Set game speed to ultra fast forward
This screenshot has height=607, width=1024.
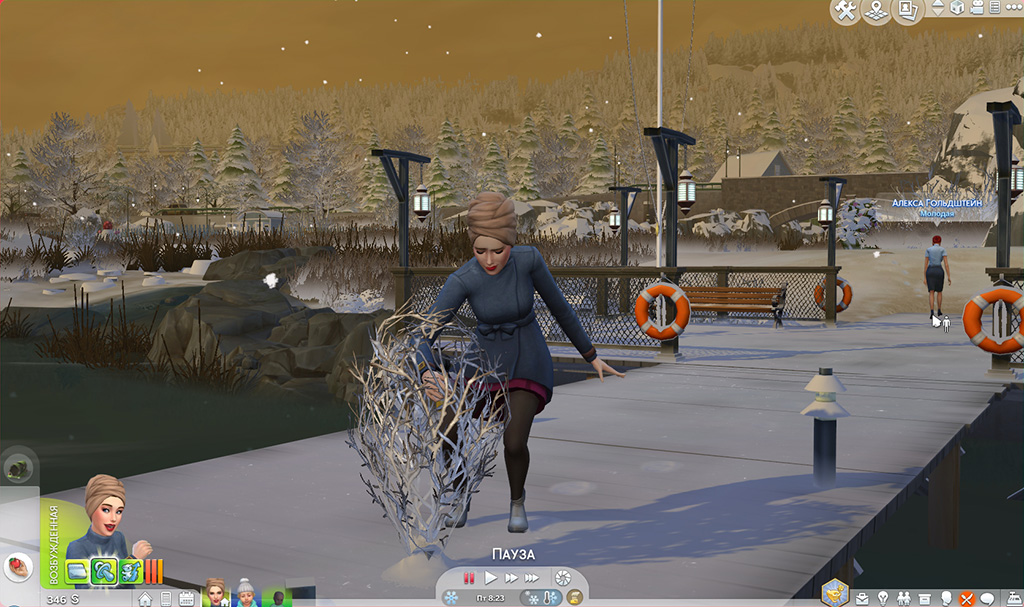pyautogui.click(x=532, y=578)
